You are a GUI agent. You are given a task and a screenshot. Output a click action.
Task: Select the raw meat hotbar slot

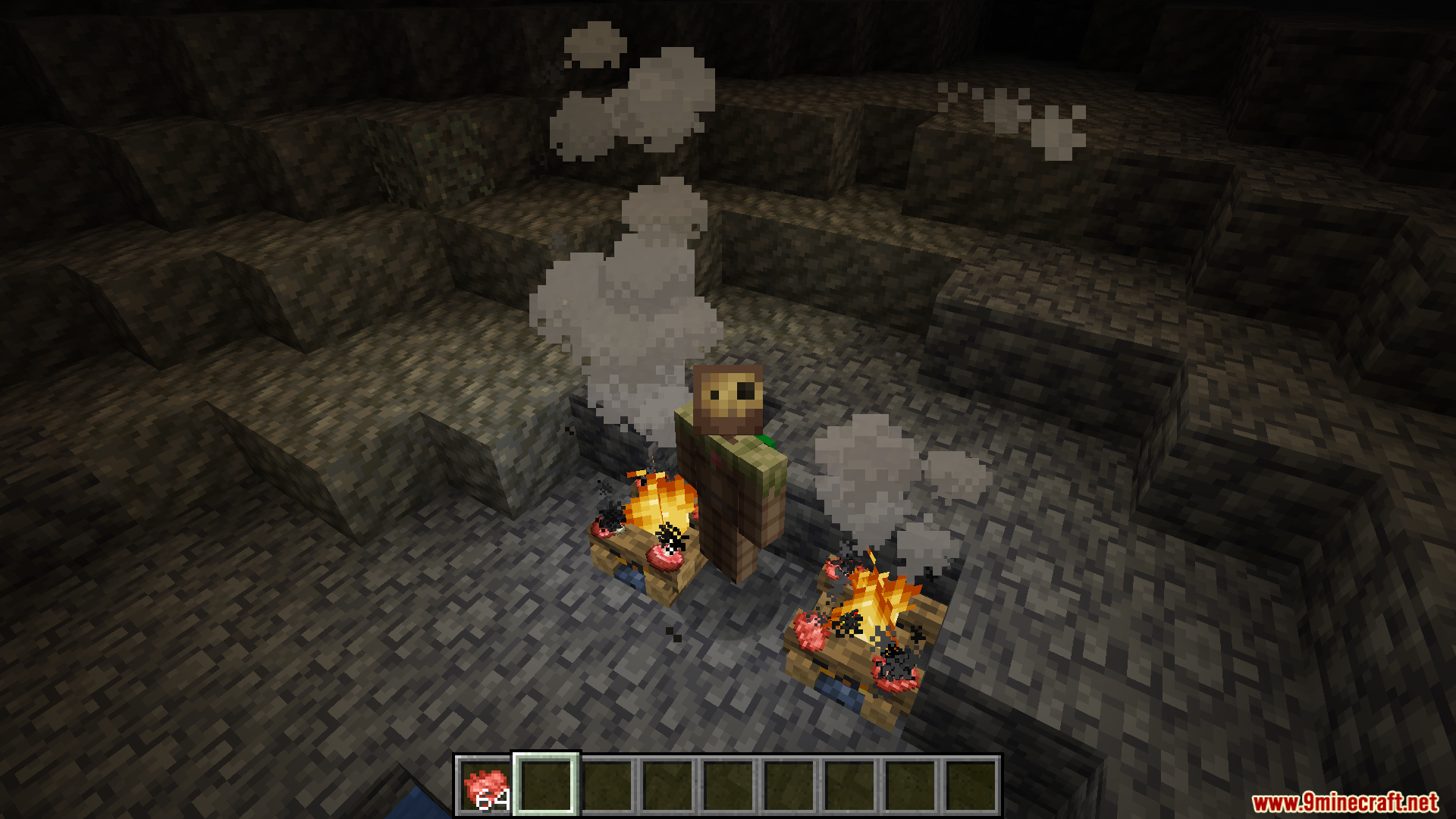click(x=485, y=786)
